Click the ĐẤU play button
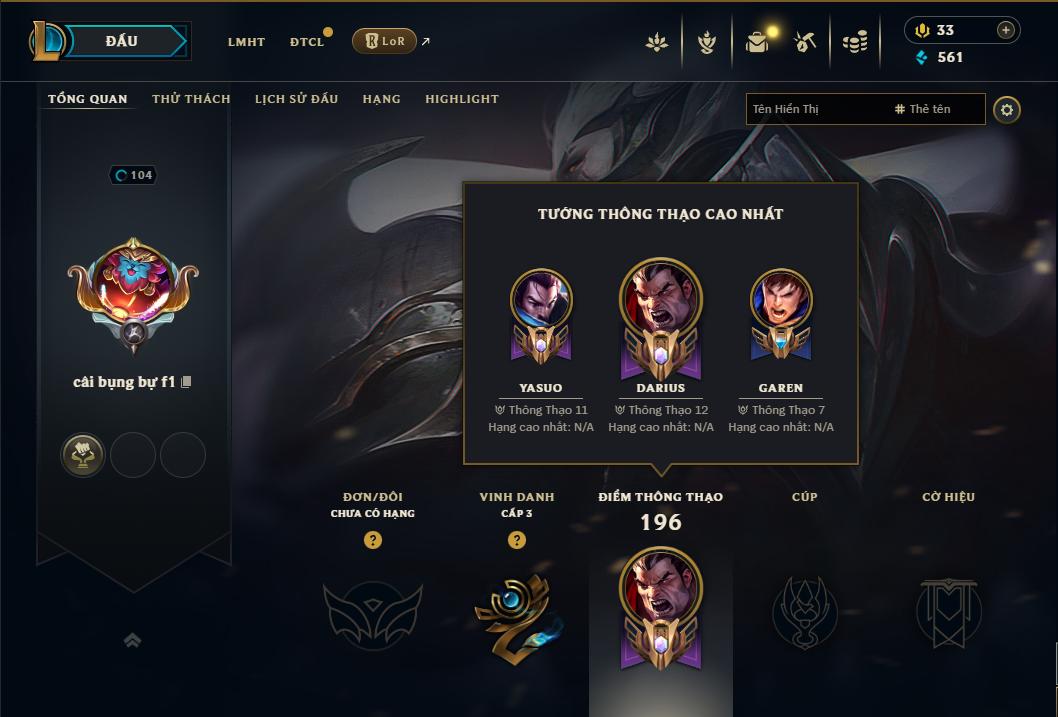This screenshot has height=717, width=1058. 121,41
